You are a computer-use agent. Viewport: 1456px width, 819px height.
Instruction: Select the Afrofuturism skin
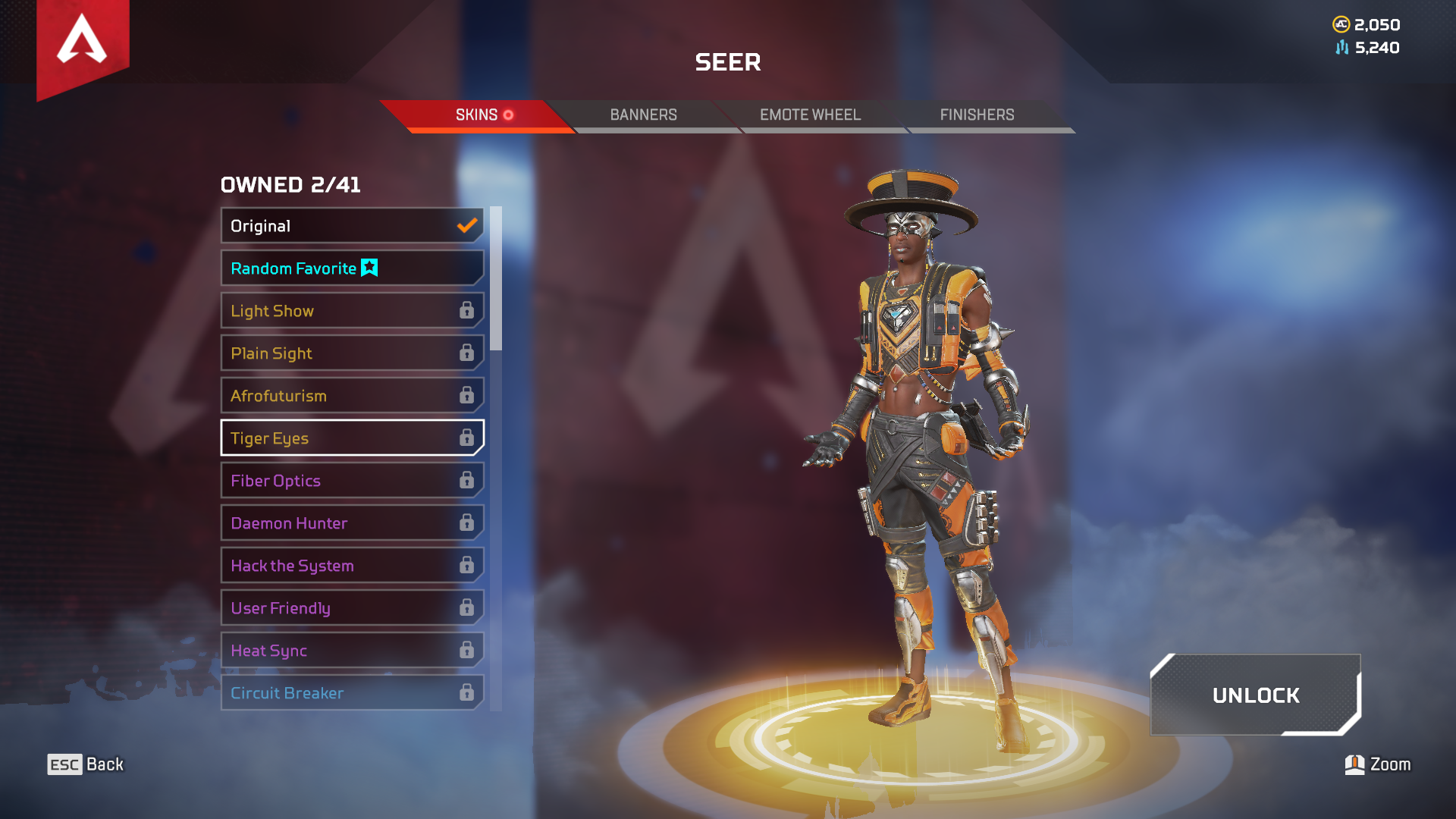[x=318, y=395]
